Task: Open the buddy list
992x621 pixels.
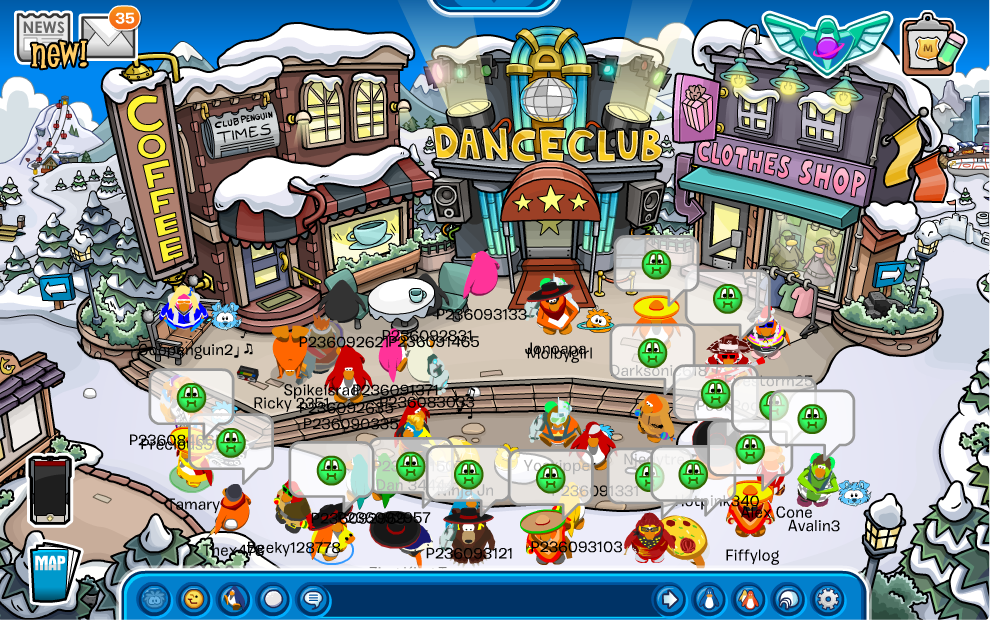Action: tap(748, 599)
